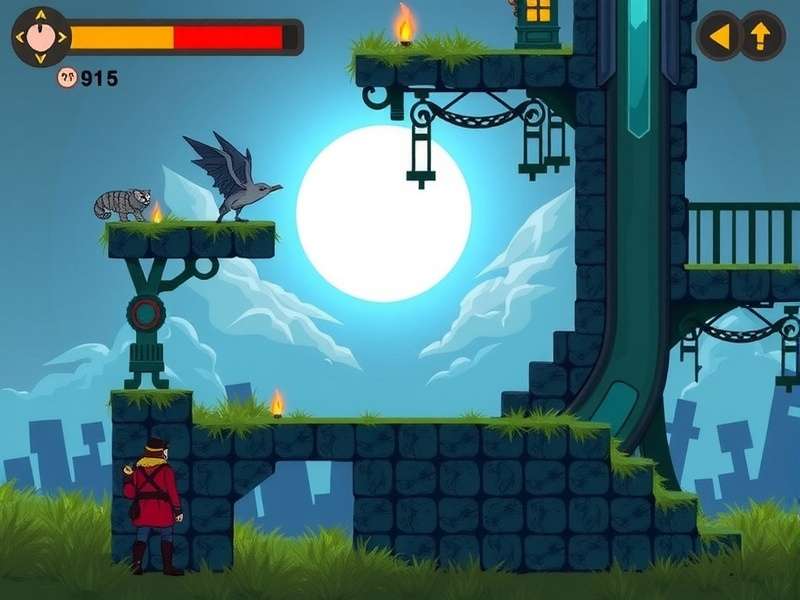Click the yellow left-triangle back button
The width and height of the screenshot is (800, 600).
click(x=719, y=36)
